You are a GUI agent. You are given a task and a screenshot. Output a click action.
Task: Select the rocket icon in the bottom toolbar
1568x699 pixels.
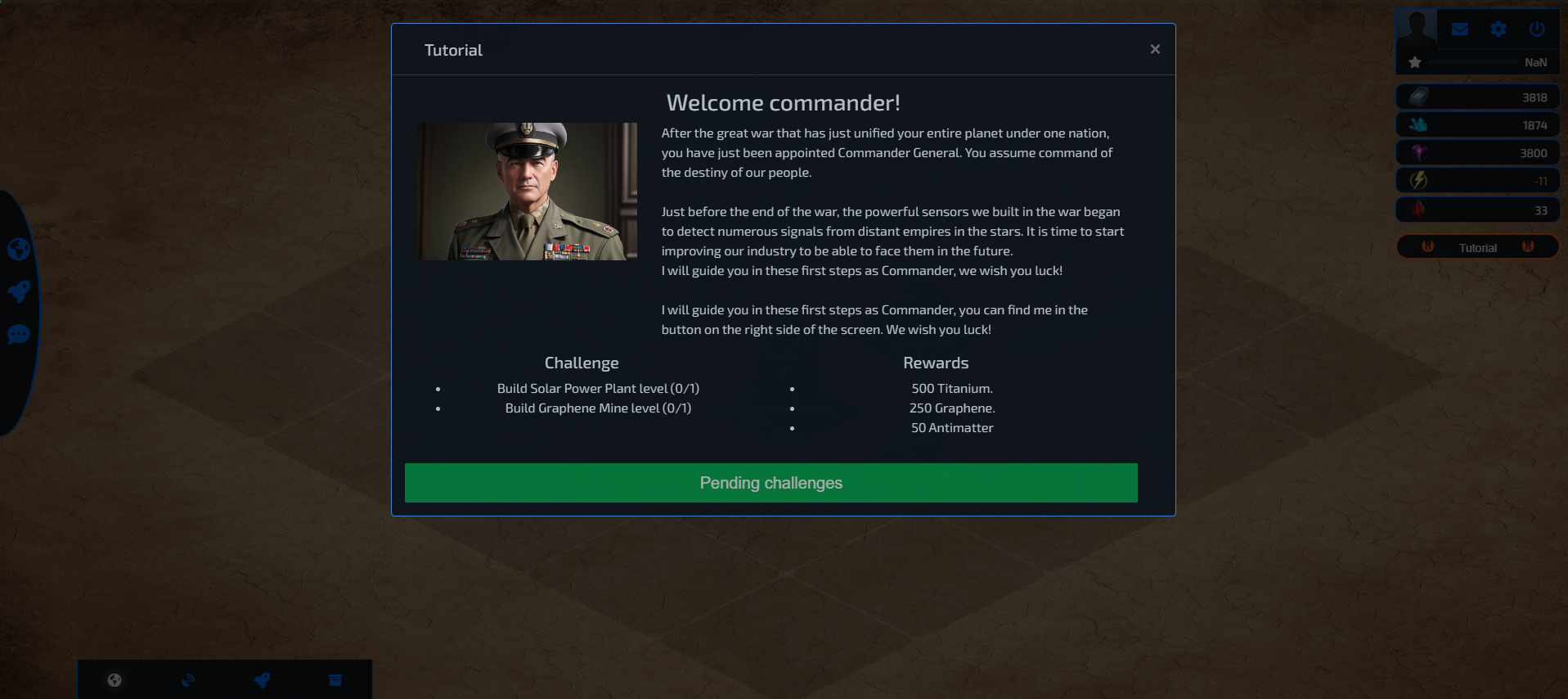tap(261, 679)
